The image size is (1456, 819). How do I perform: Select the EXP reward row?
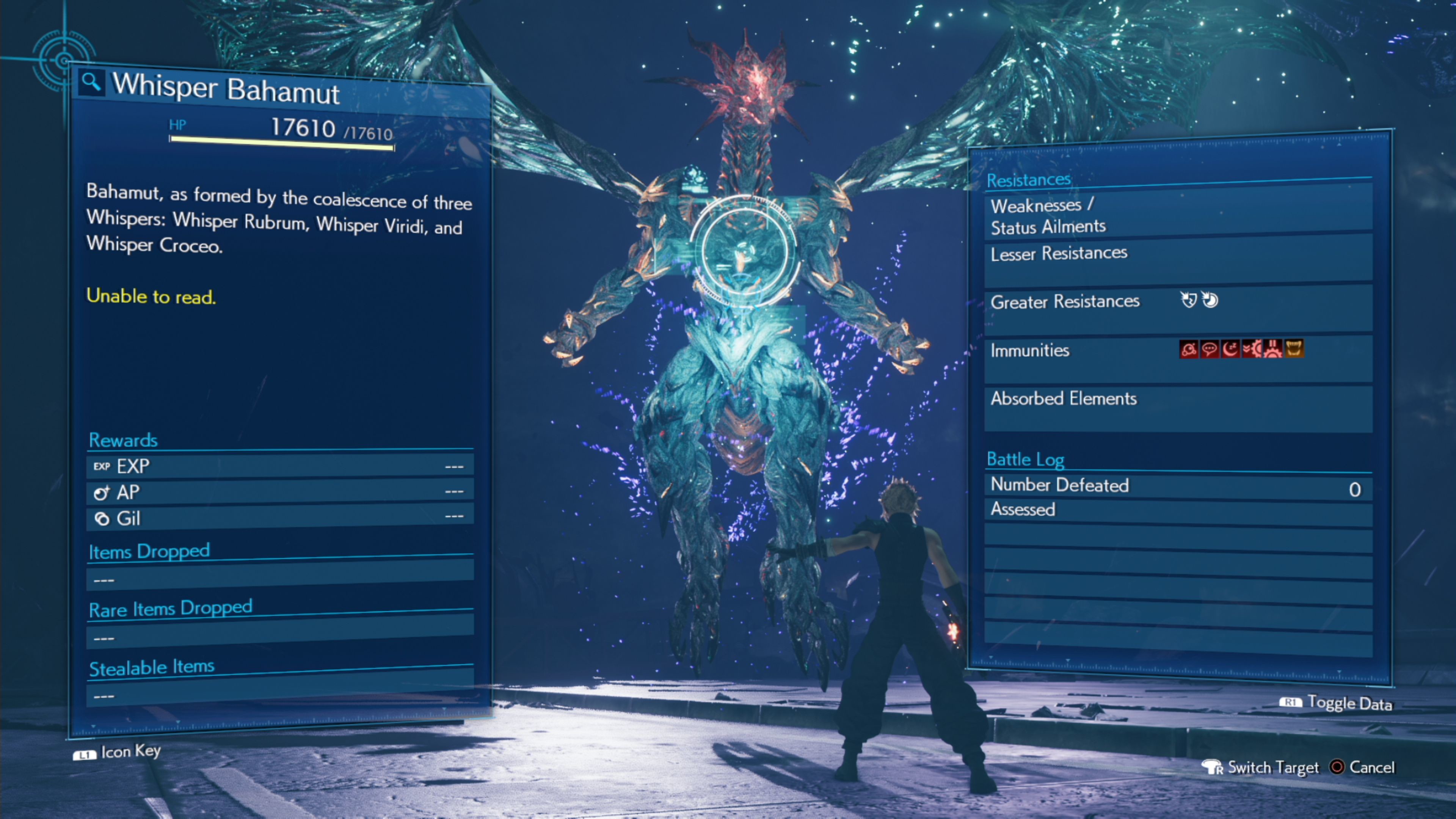click(280, 466)
